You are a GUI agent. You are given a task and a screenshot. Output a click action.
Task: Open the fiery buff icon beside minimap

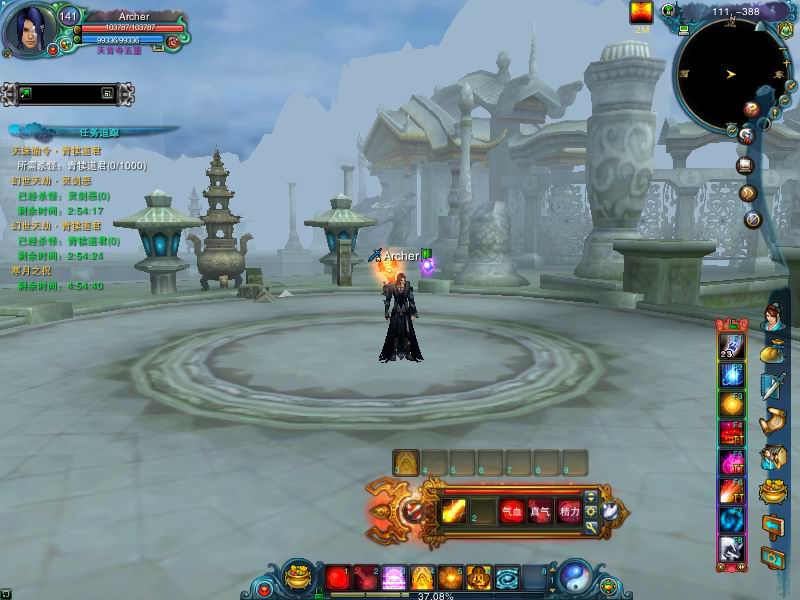[641, 12]
